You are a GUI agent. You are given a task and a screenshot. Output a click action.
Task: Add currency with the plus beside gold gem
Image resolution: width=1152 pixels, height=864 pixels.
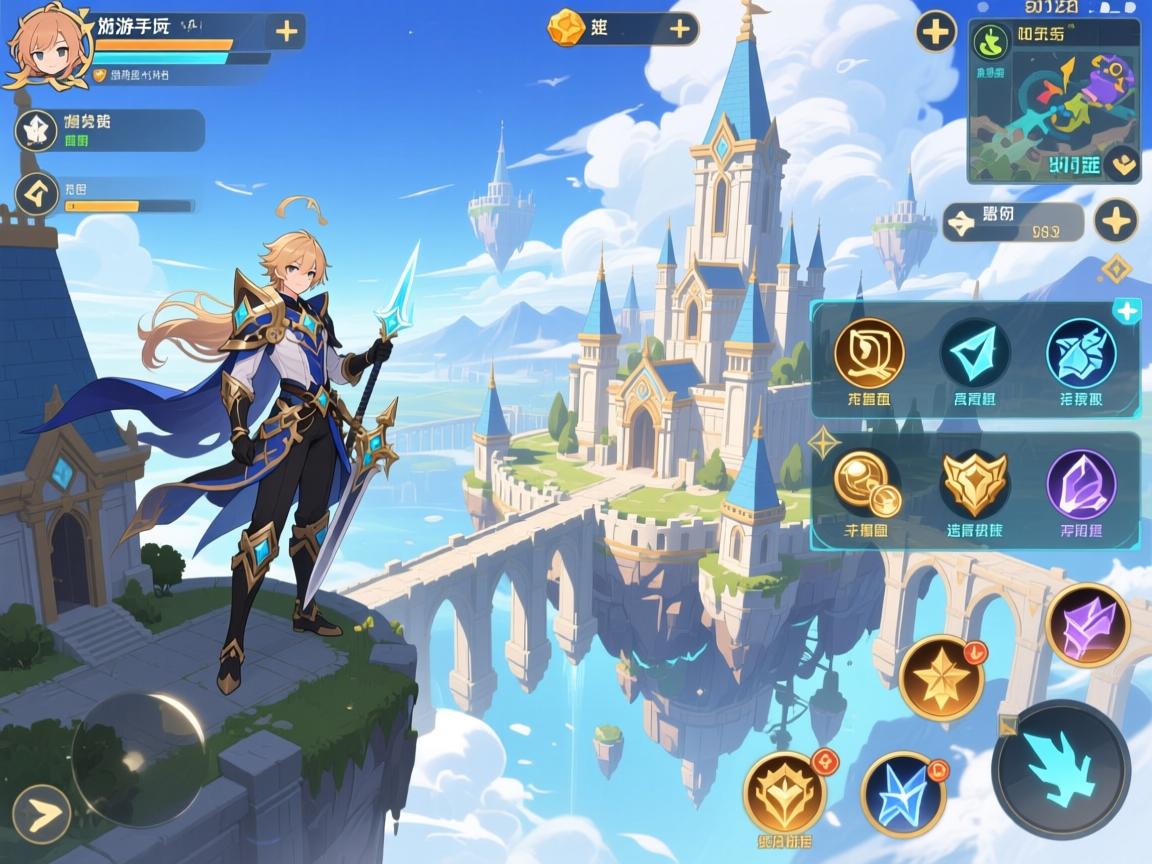(681, 28)
